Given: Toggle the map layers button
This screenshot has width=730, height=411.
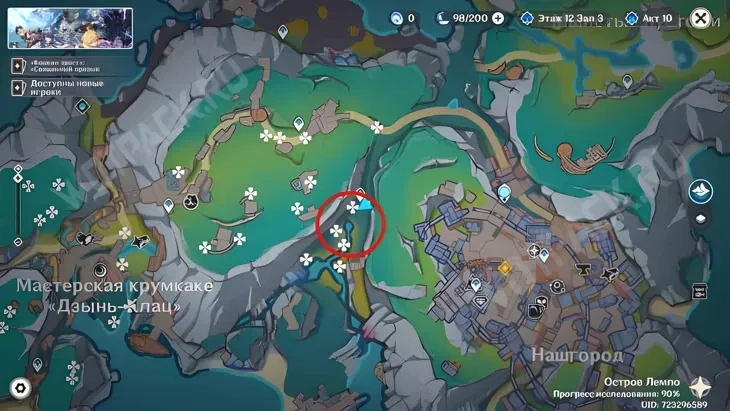Looking at the screenshot, I should [700, 219].
